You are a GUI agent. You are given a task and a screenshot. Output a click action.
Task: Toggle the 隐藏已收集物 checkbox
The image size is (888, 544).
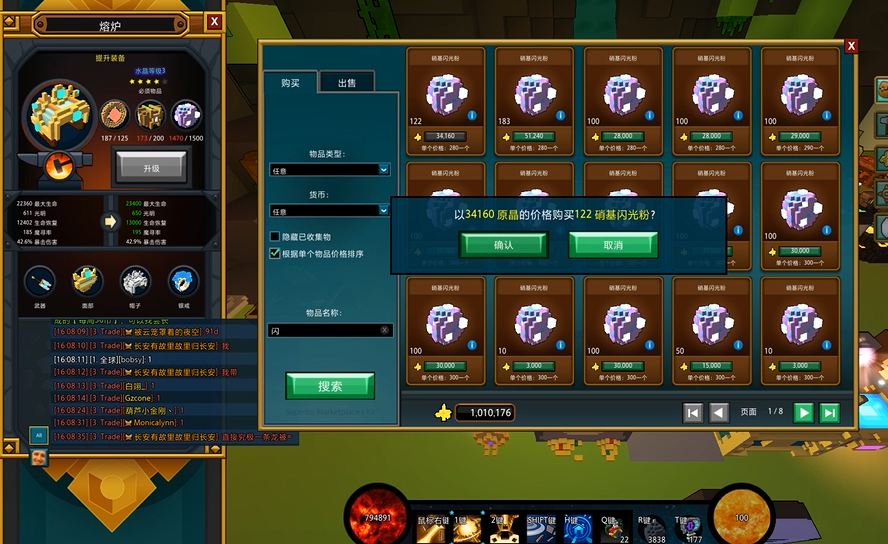click(x=275, y=236)
